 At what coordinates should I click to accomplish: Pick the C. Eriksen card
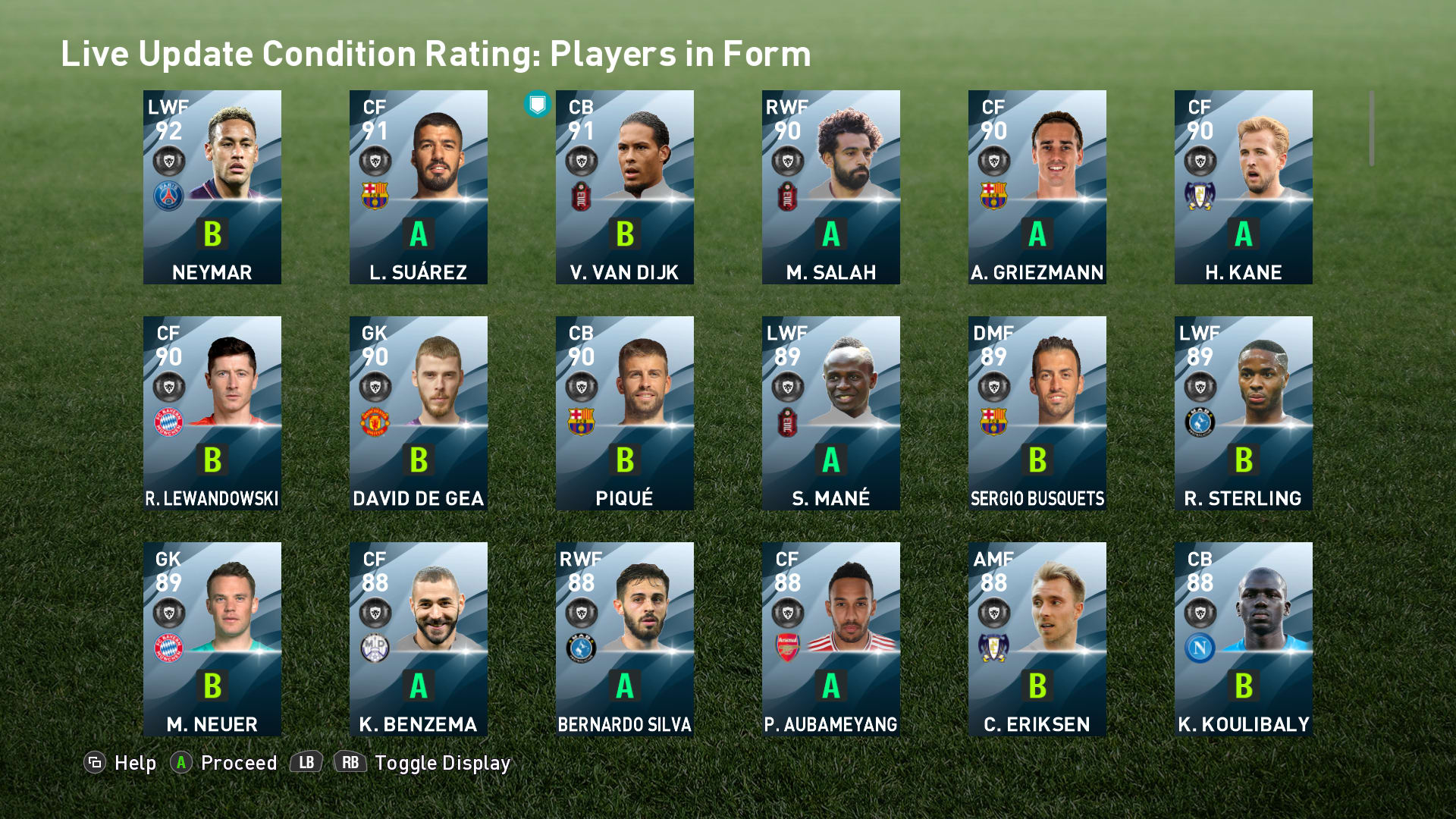1037,639
